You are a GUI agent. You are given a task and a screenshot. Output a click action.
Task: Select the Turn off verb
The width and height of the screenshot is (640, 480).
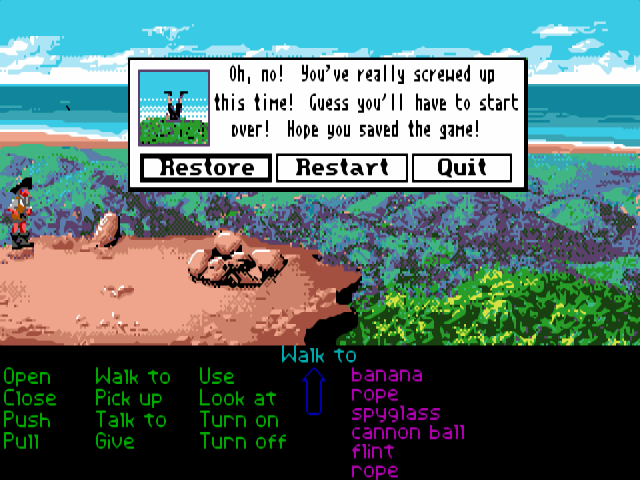pyautogui.click(x=243, y=440)
